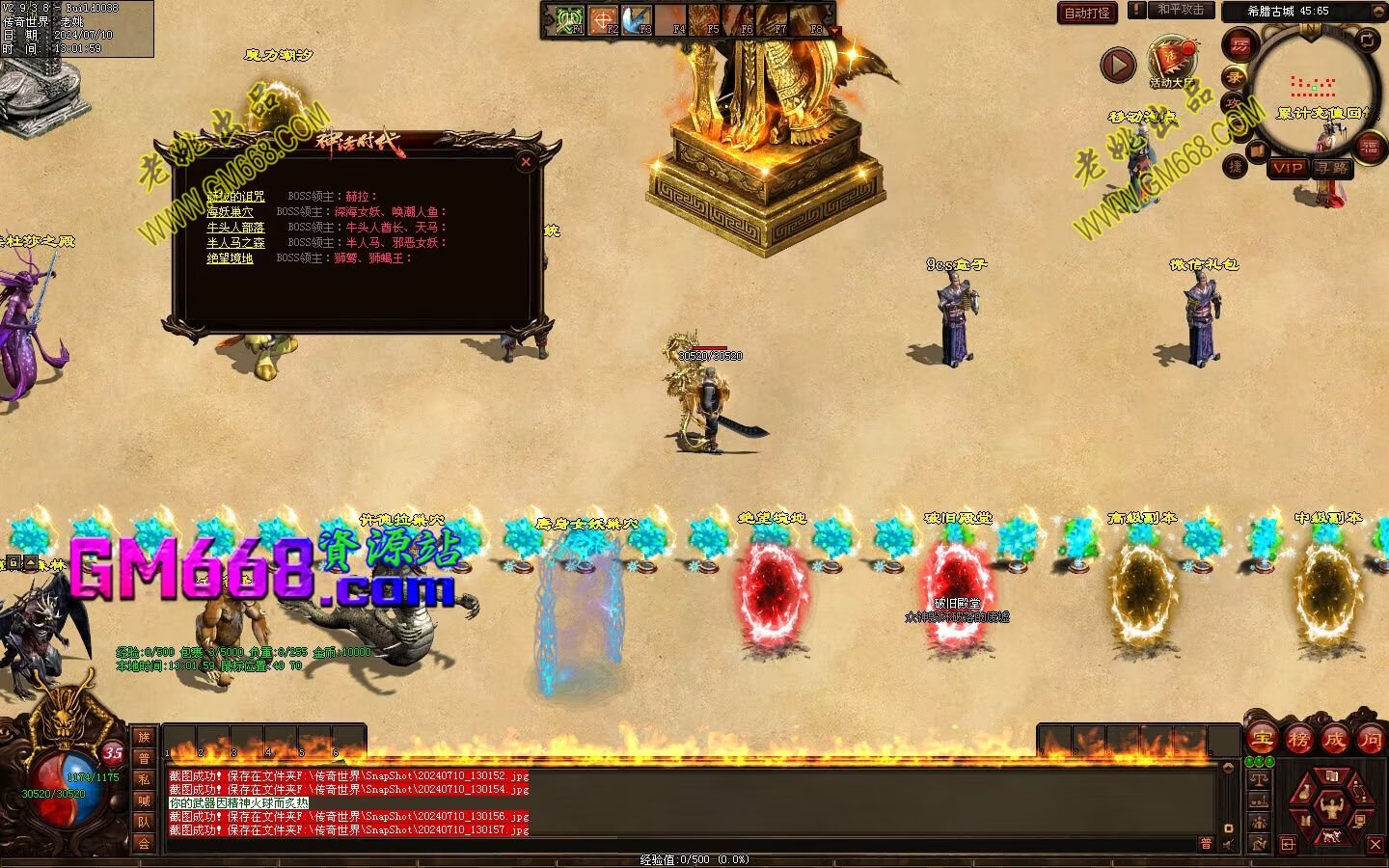Open the VIP panel
The height and width of the screenshot is (868, 1389).
click(x=1287, y=168)
